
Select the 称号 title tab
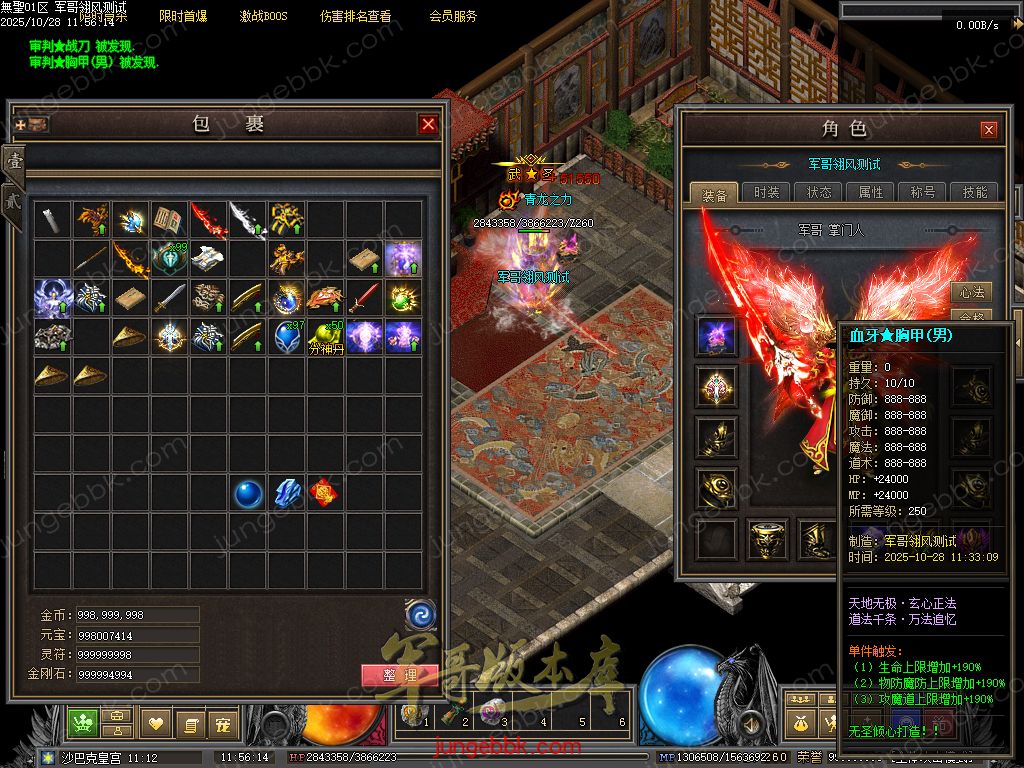tap(922, 192)
